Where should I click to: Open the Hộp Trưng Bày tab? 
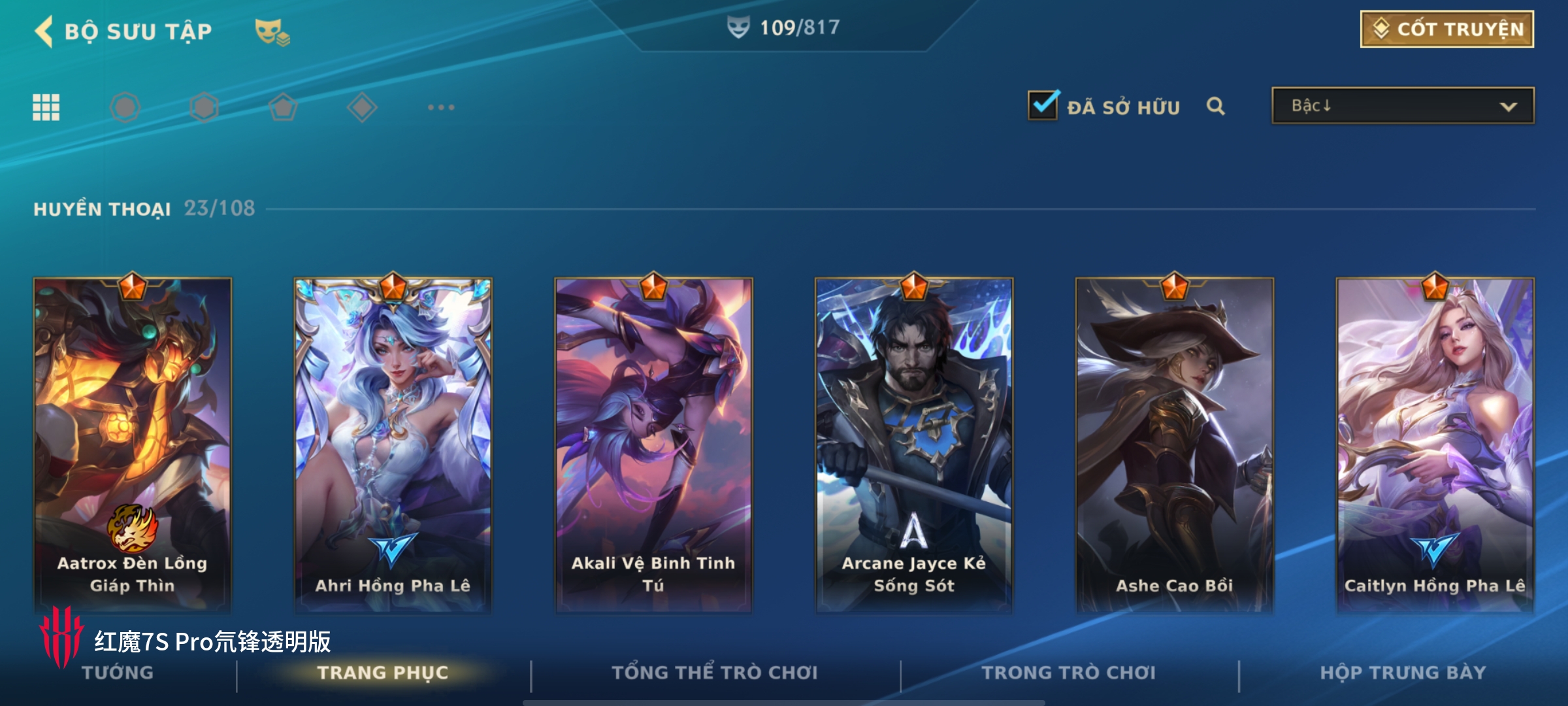(x=1403, y=673)
